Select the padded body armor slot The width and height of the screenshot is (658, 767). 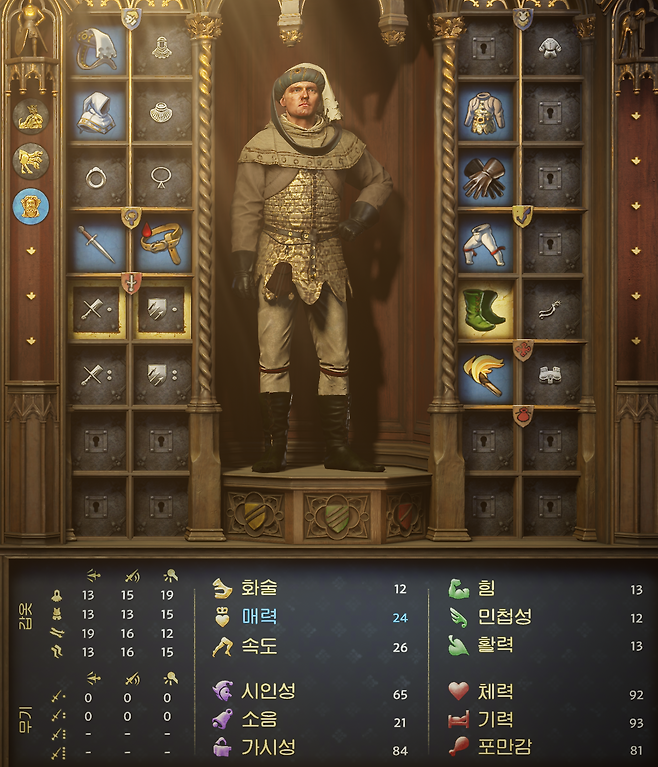484,113
